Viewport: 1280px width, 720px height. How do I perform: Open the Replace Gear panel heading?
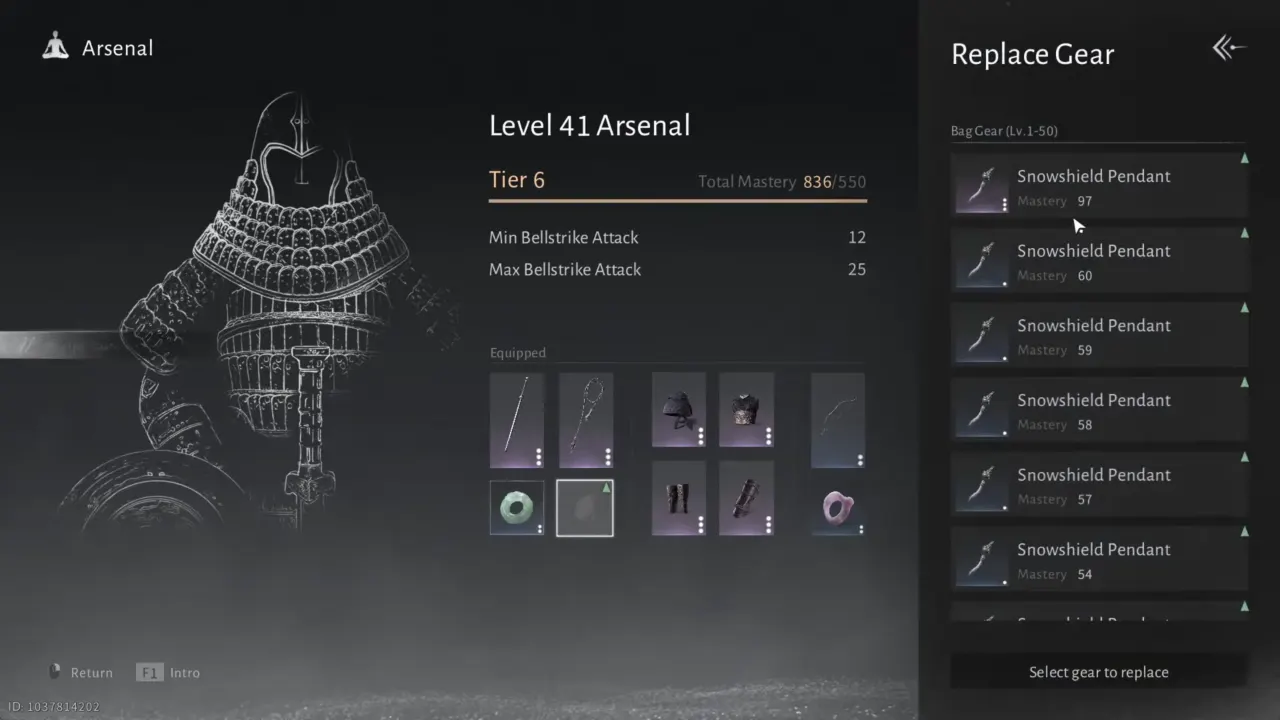pos(1032,54)
